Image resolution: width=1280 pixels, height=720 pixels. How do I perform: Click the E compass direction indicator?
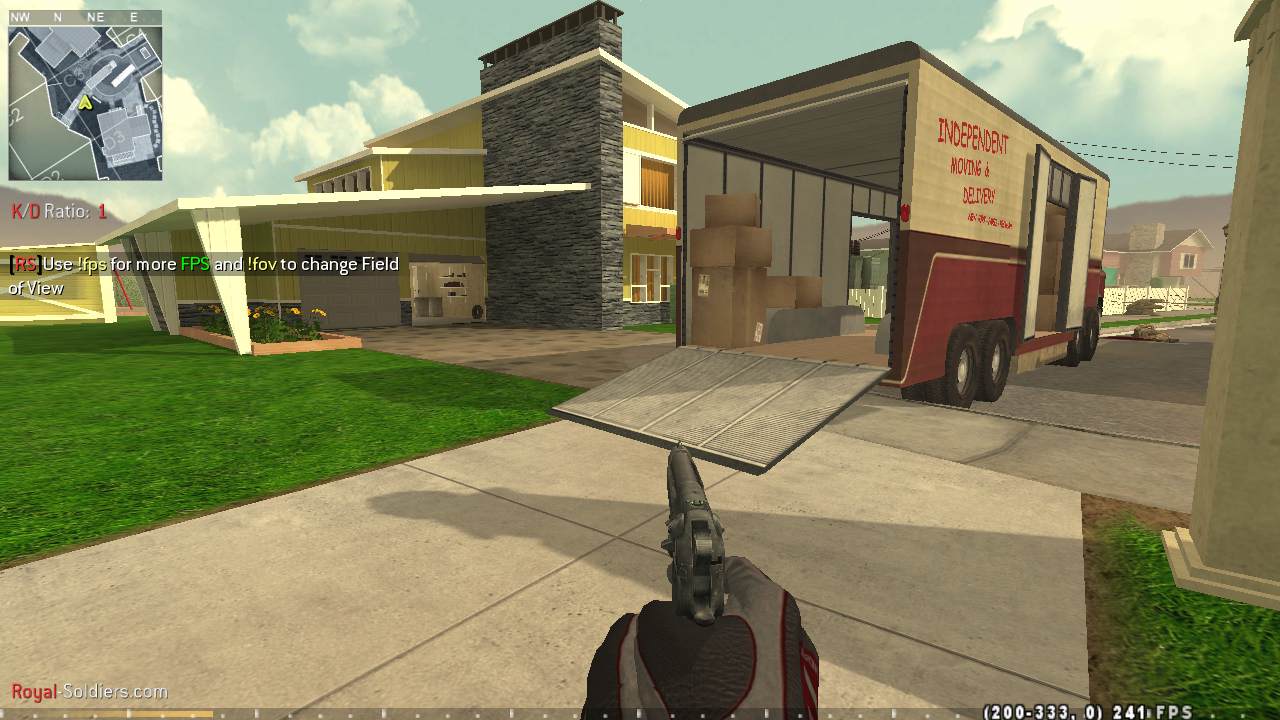click(x=133, y=16)
